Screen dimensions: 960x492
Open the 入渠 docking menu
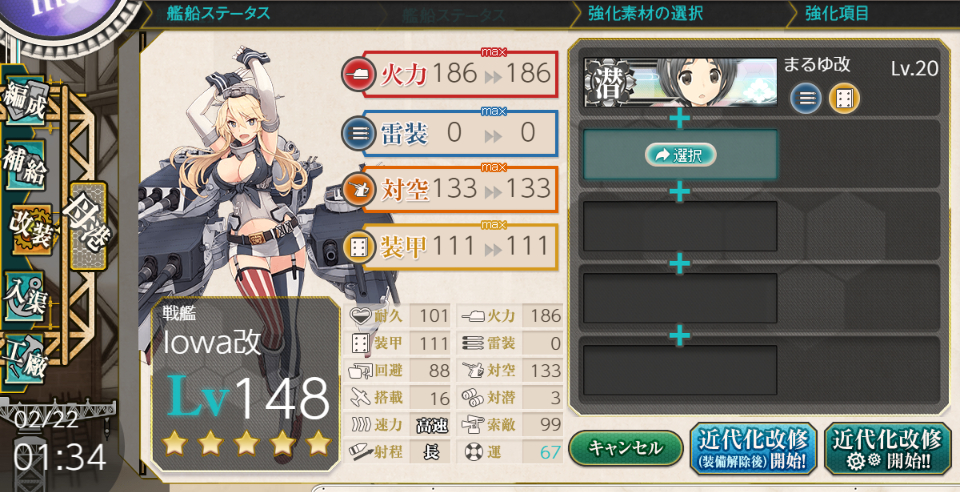click(27, 295)
